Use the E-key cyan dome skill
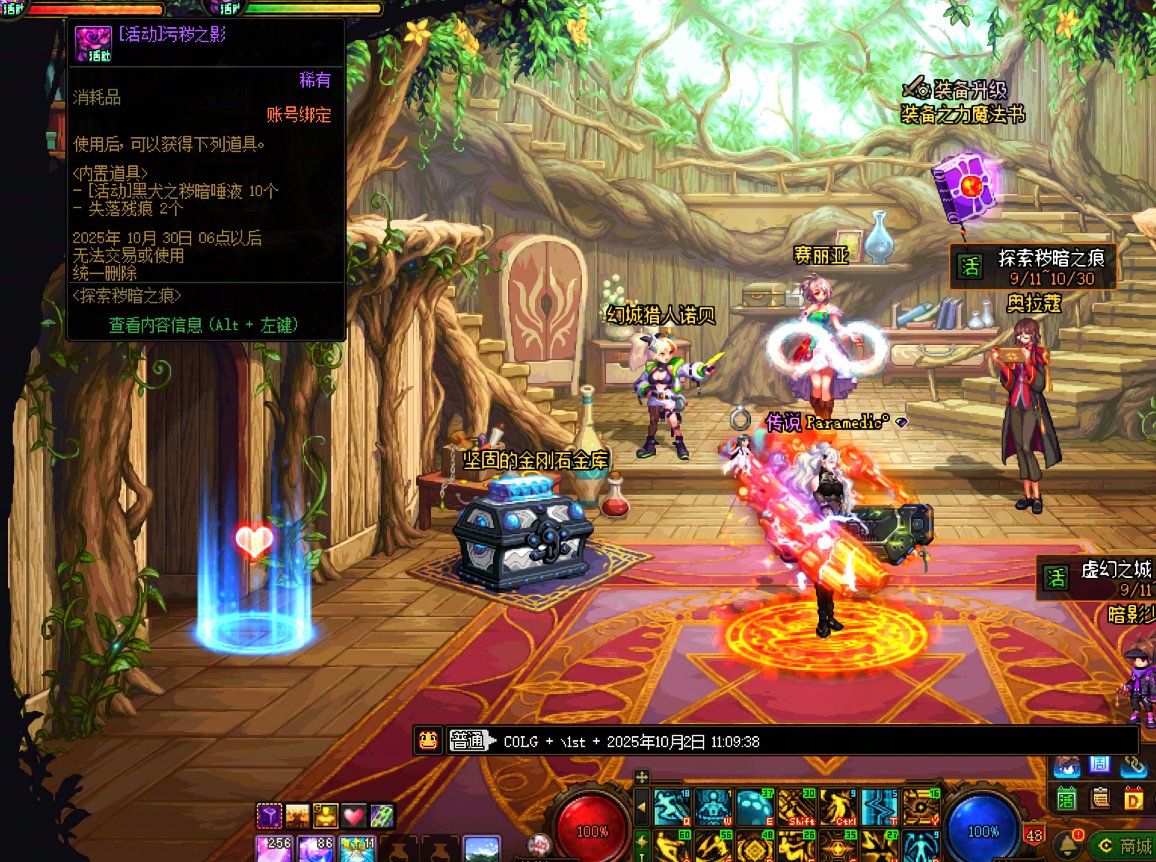Viewport: 1156px width, 862px height. [756, 808]
